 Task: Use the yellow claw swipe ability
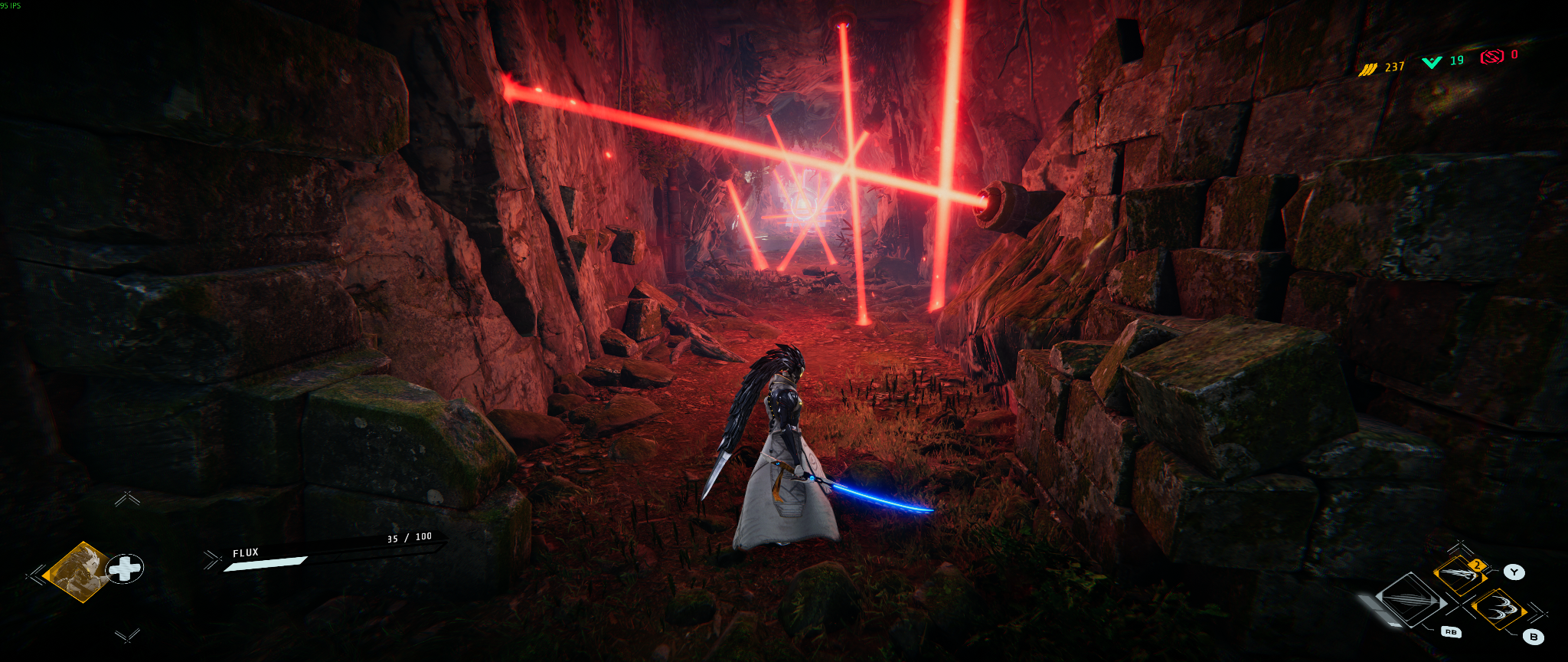(1459, 575)
